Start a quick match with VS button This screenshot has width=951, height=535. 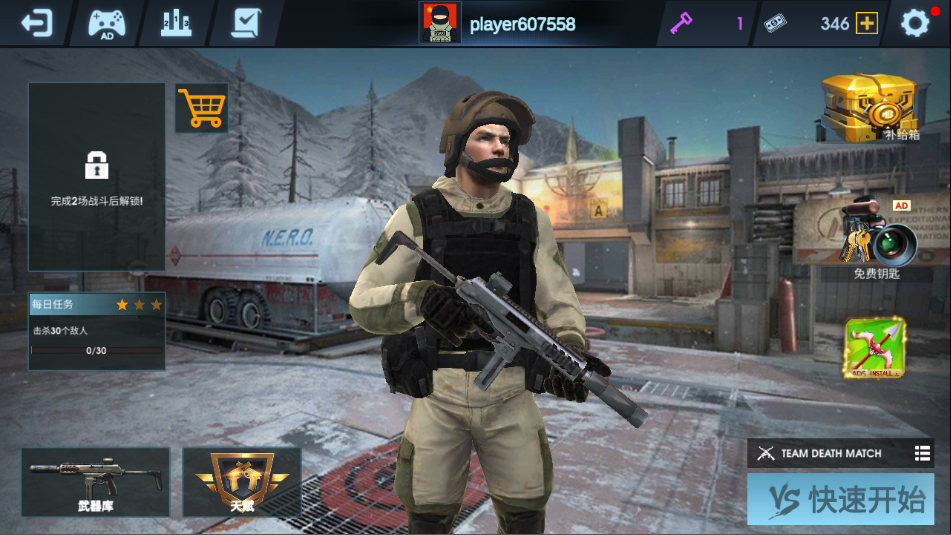point(840,500)
